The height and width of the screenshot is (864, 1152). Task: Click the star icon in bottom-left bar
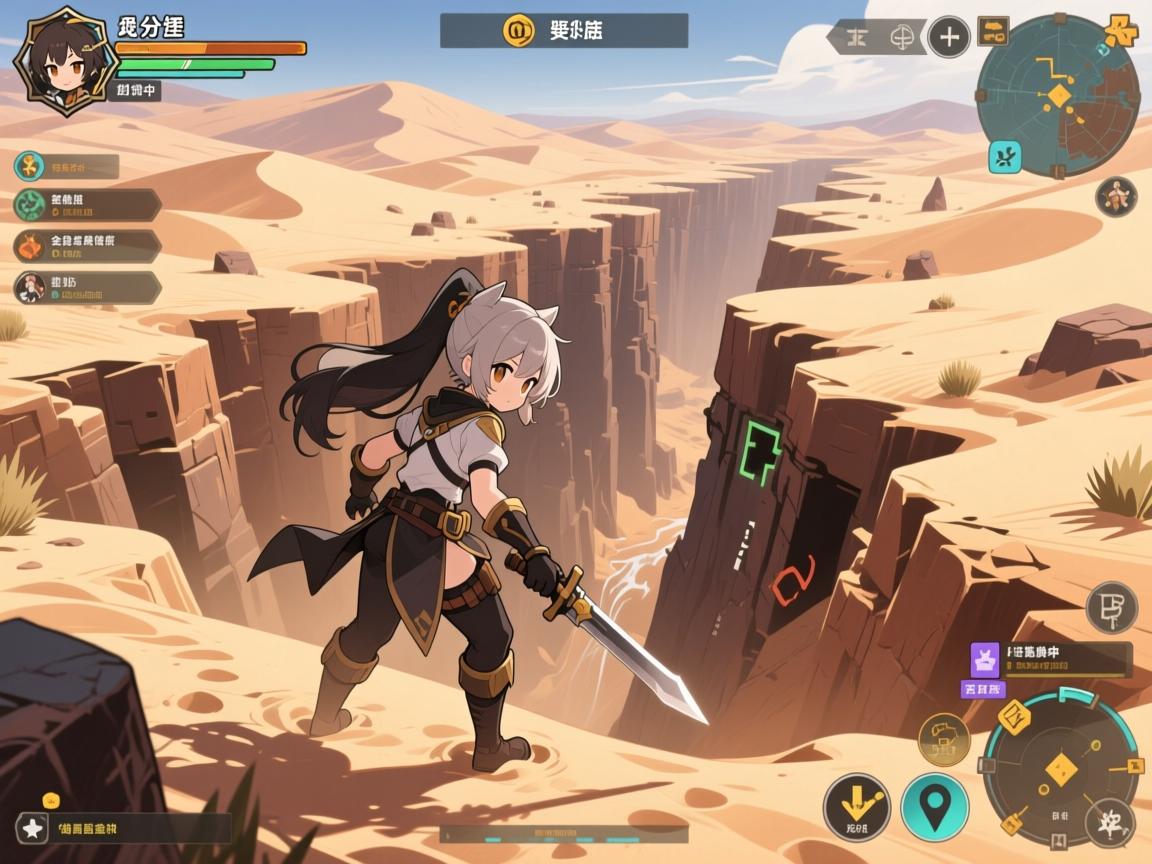[x=33, y=828]
